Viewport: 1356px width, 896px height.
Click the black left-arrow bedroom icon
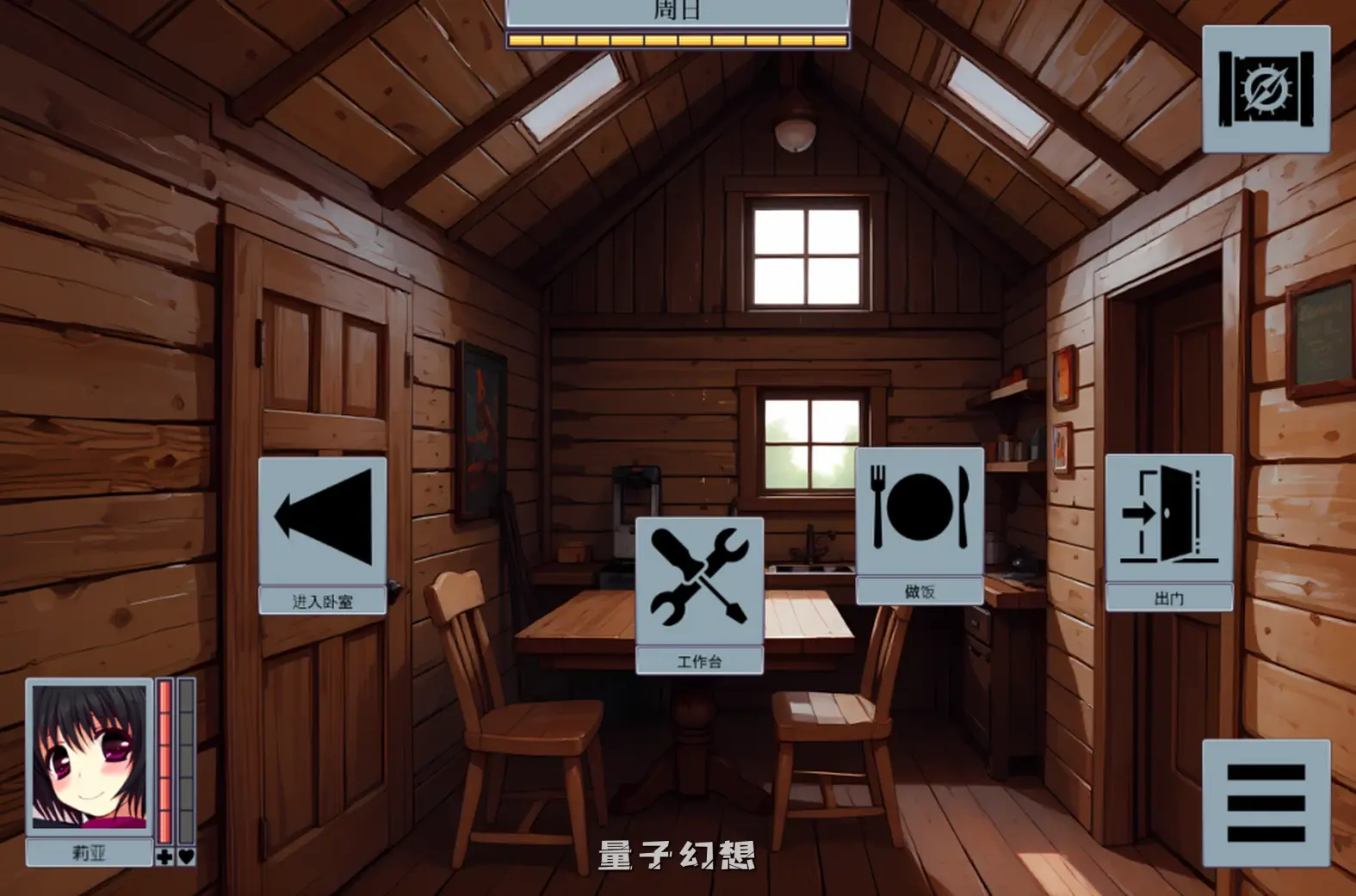(321, 516)
